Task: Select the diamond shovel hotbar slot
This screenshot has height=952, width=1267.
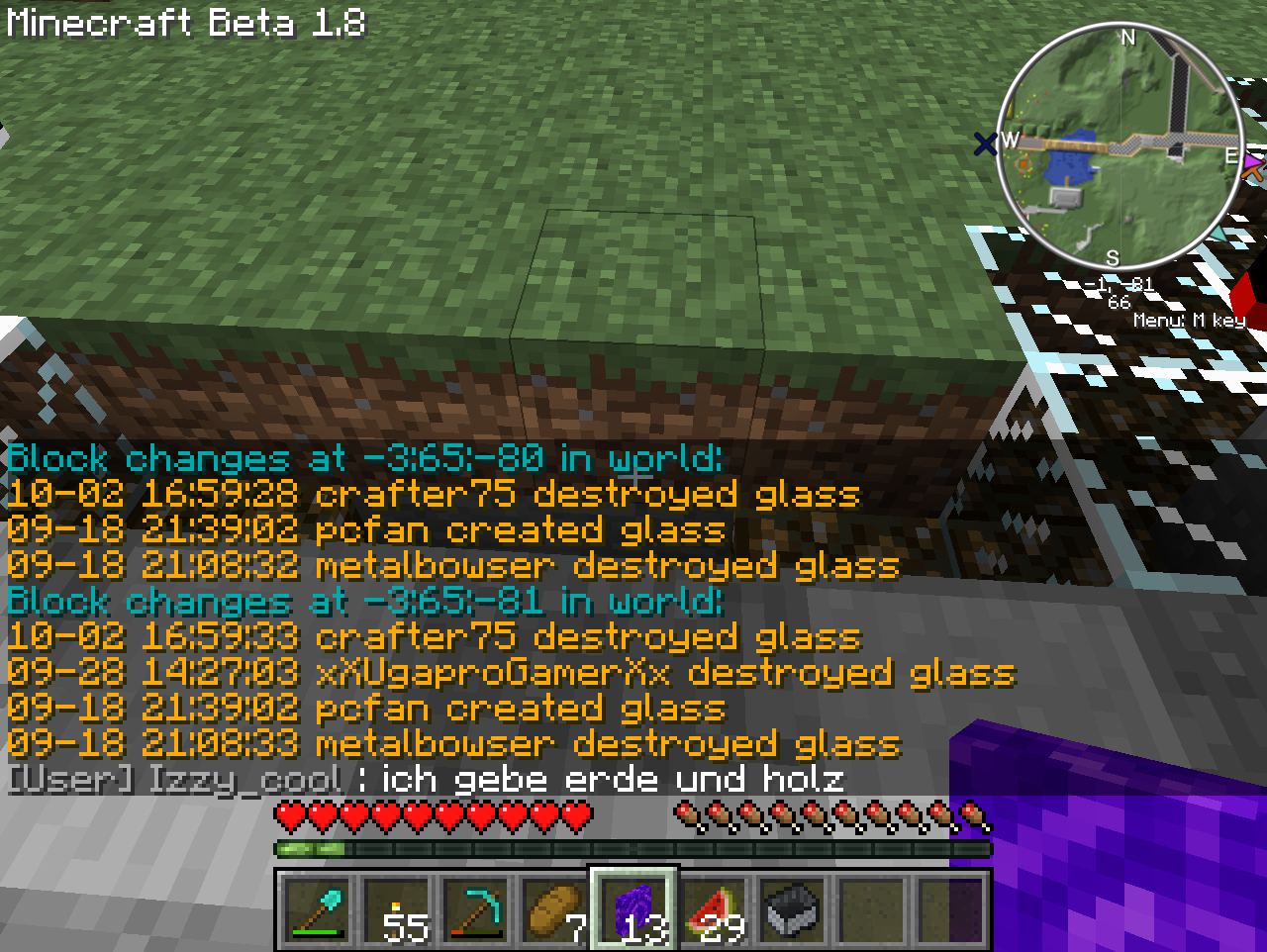Action: pos(317,908)
